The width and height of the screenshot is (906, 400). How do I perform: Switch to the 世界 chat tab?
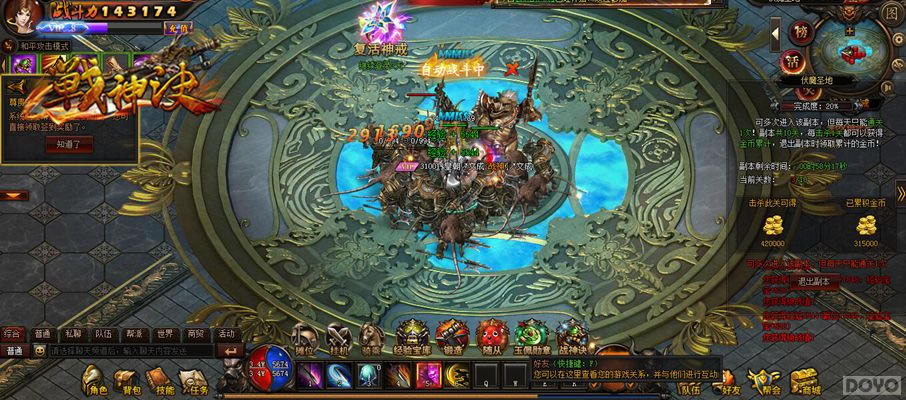pos(165,333)
